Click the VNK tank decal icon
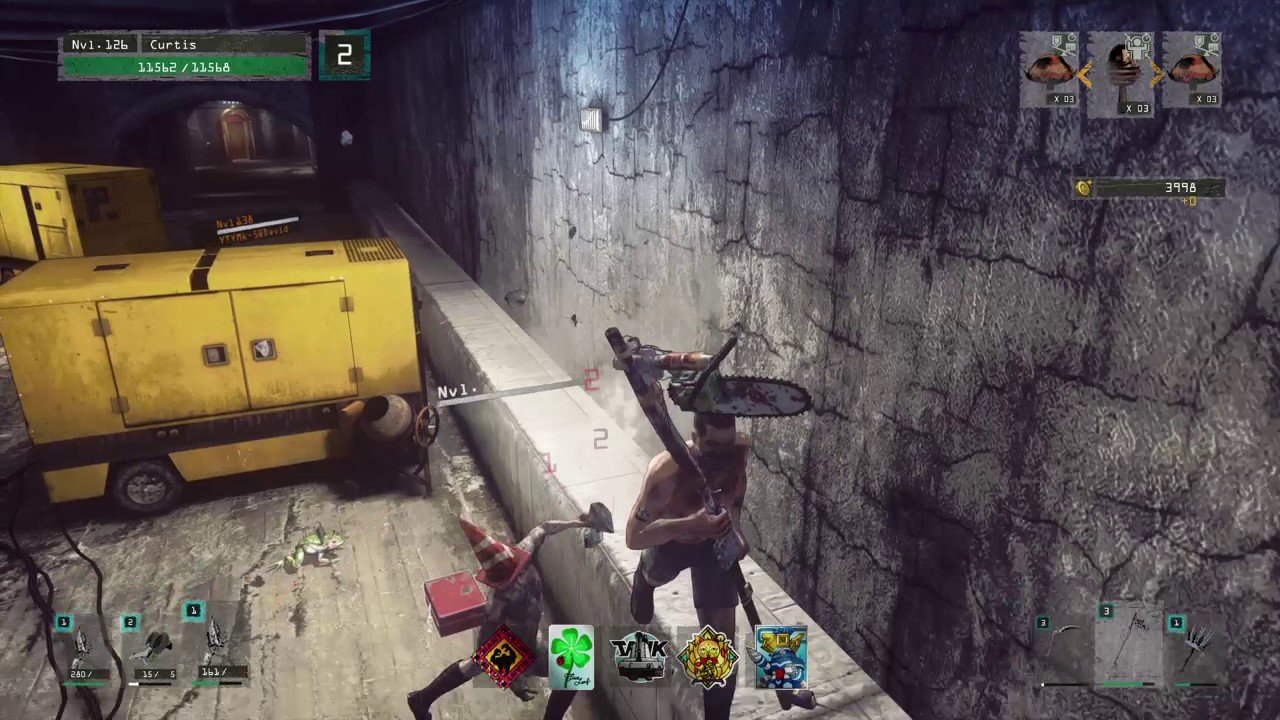1280x720 pixels. 639,657
